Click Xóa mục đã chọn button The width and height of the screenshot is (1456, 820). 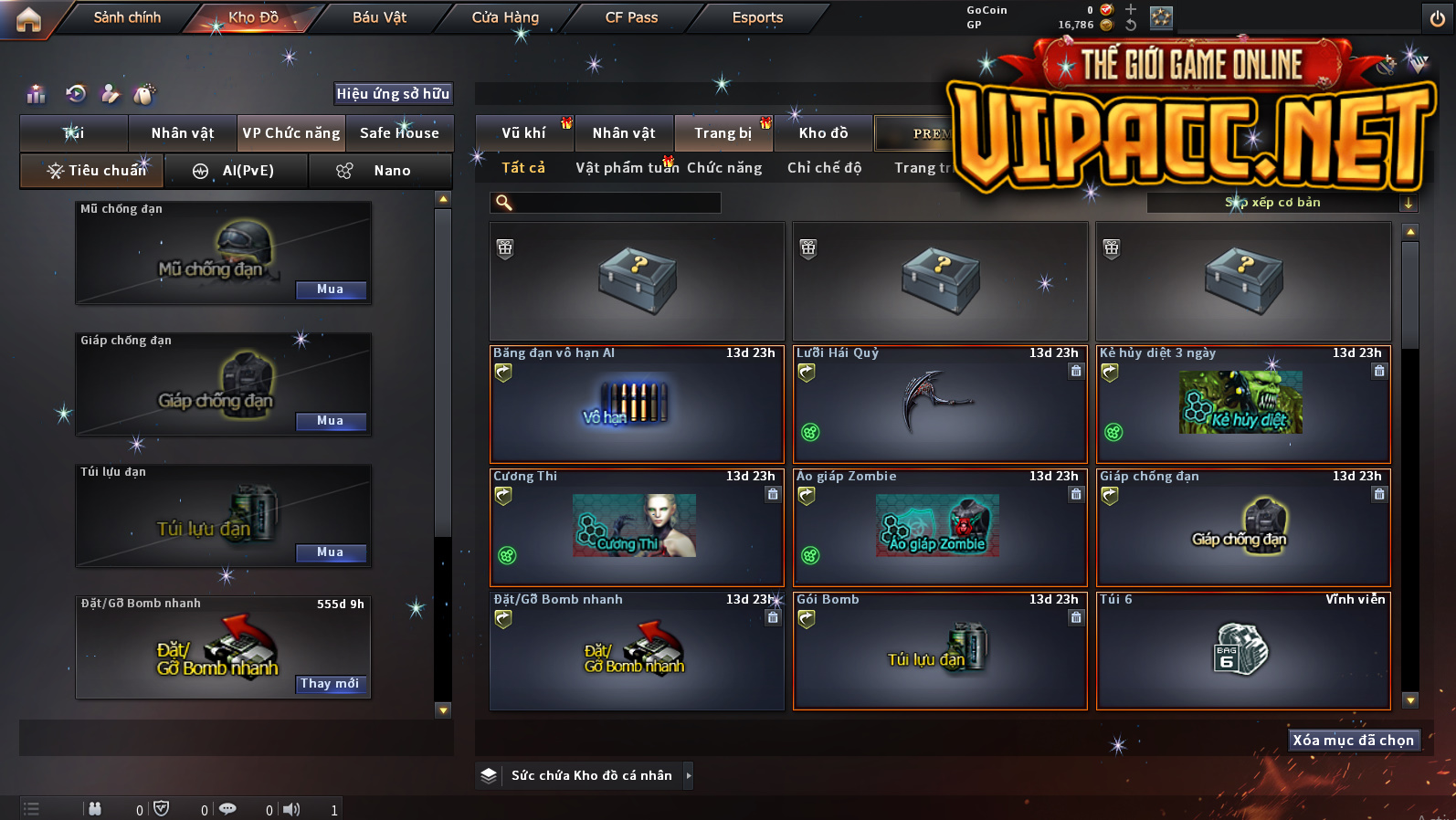tap(1353, 741)
